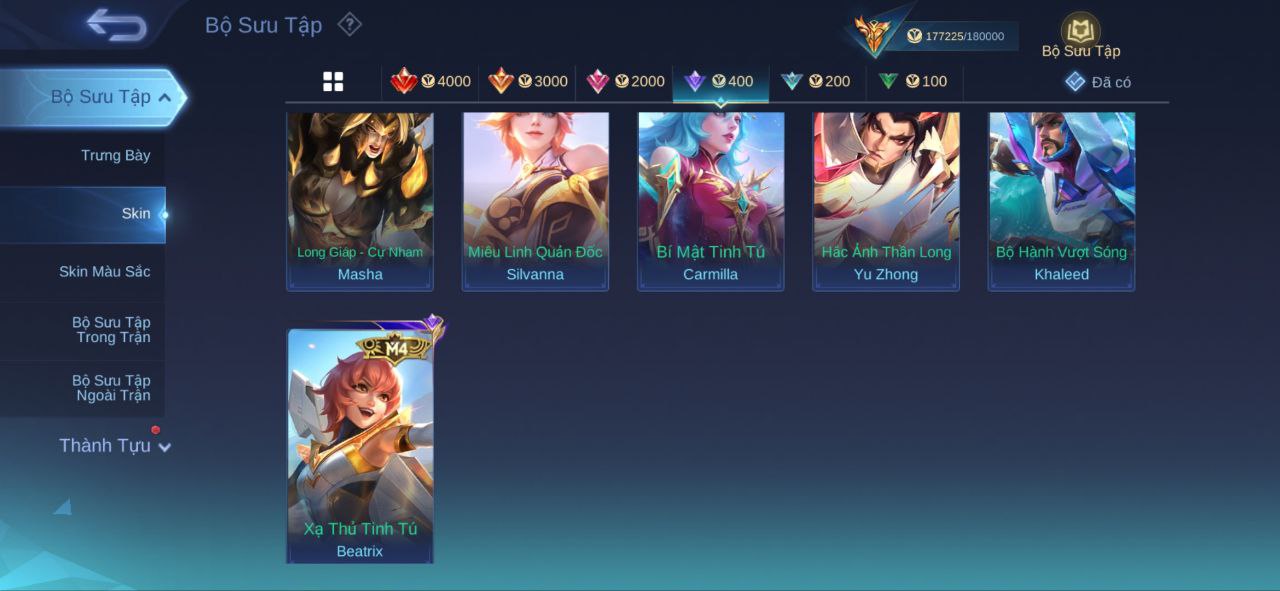Image resolution: width=1280 pixels, height=591 pixels.
Task: Switch to the 200-point tier tab
Action: click(x=816, y=82)
